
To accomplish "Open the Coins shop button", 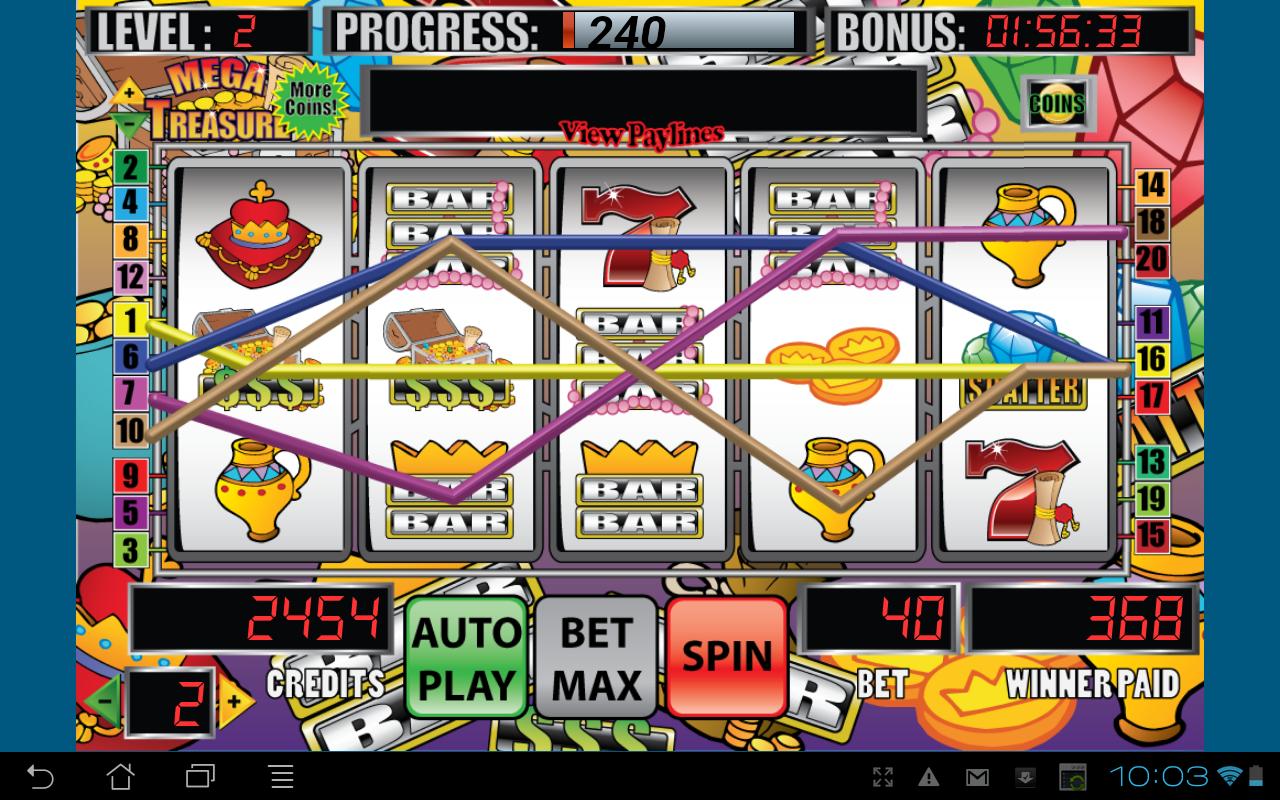I will pyautogui.click(x=1057, y=103).
